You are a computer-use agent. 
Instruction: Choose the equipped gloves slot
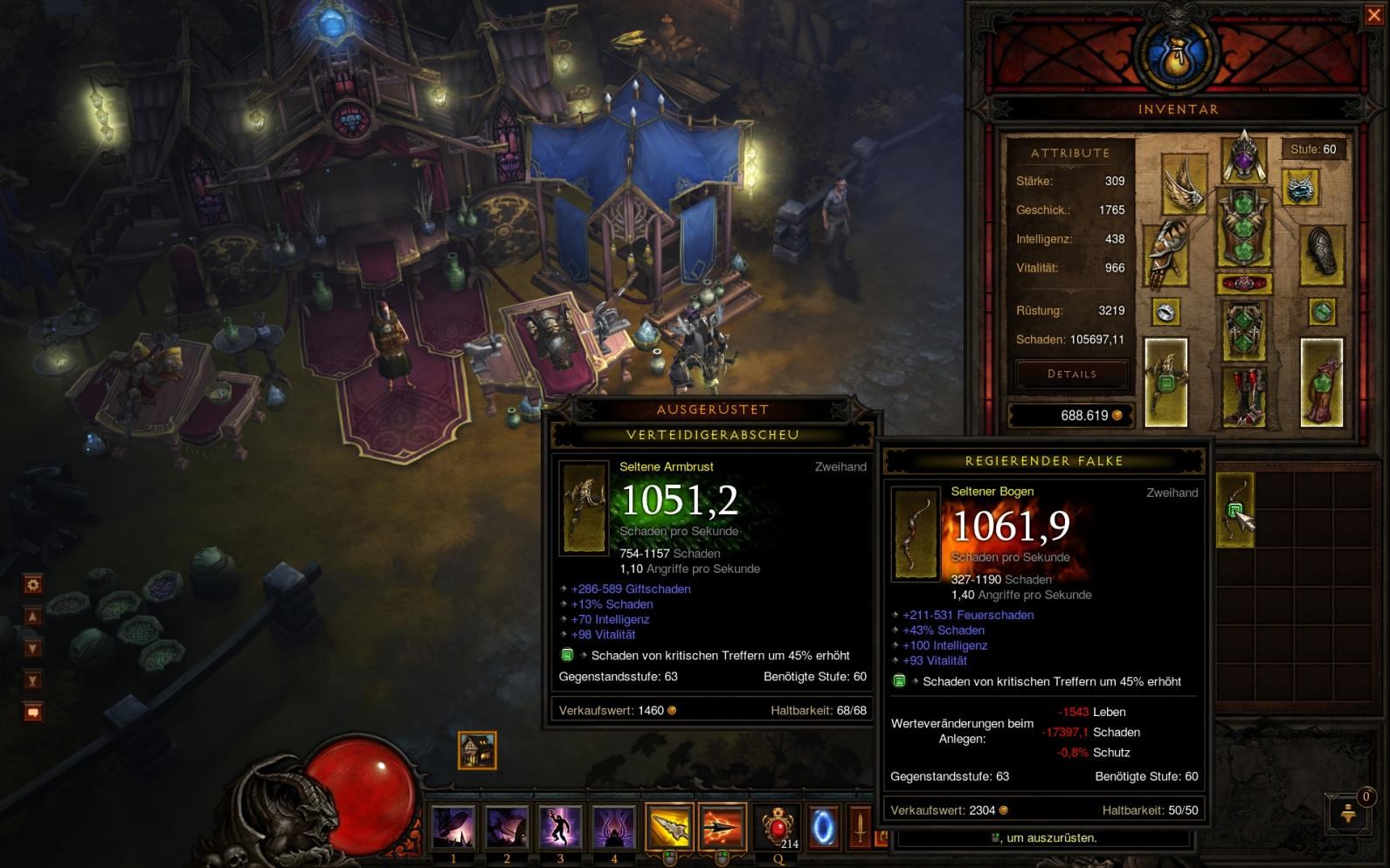point(1166,254)
